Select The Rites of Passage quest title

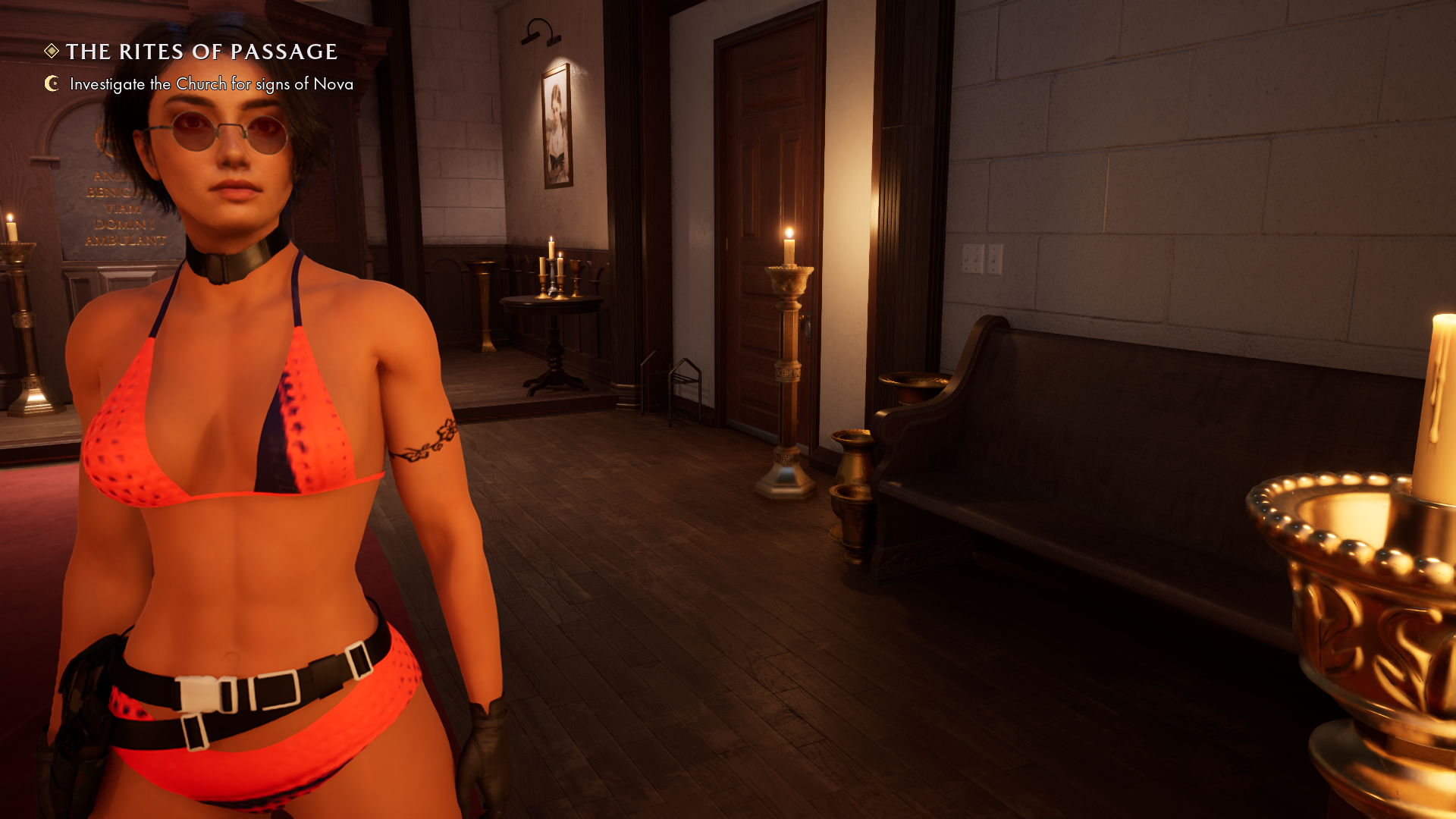coord(201,52)
